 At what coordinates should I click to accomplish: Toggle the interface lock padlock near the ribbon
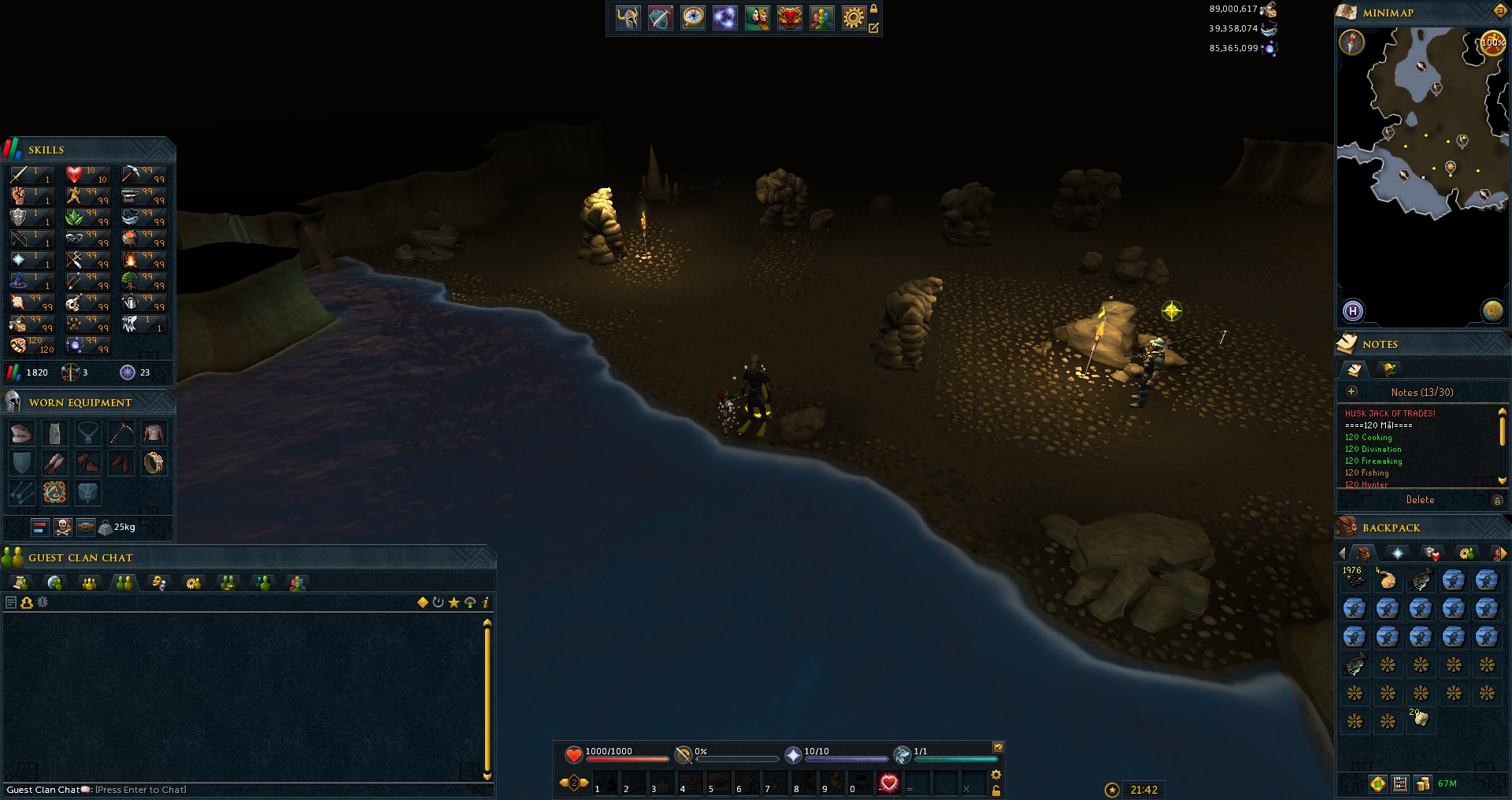875,10
